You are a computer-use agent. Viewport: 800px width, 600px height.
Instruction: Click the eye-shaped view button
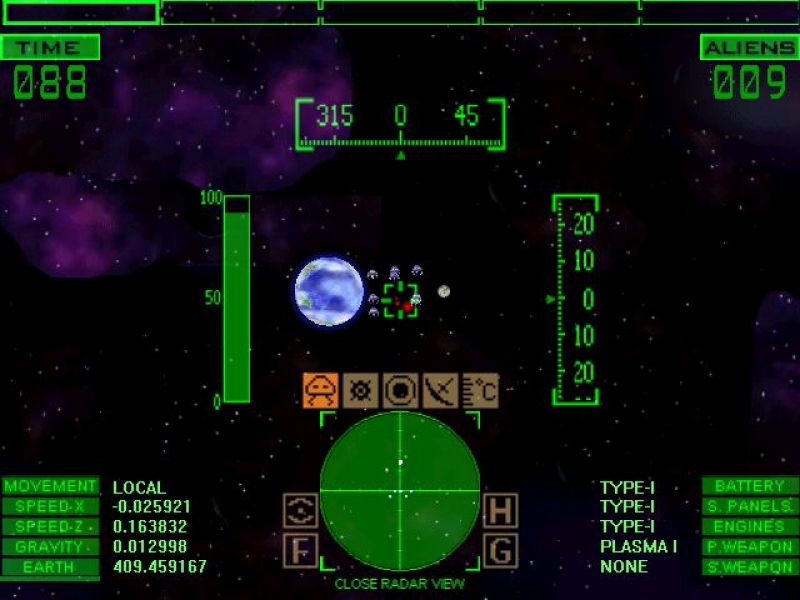coord(300,511)
